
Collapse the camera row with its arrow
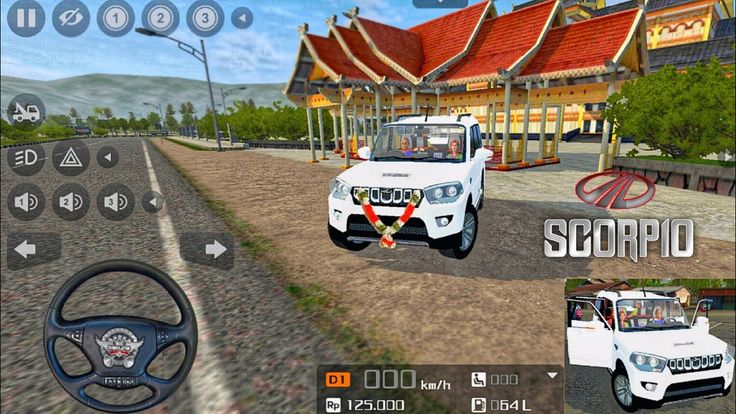242,18
